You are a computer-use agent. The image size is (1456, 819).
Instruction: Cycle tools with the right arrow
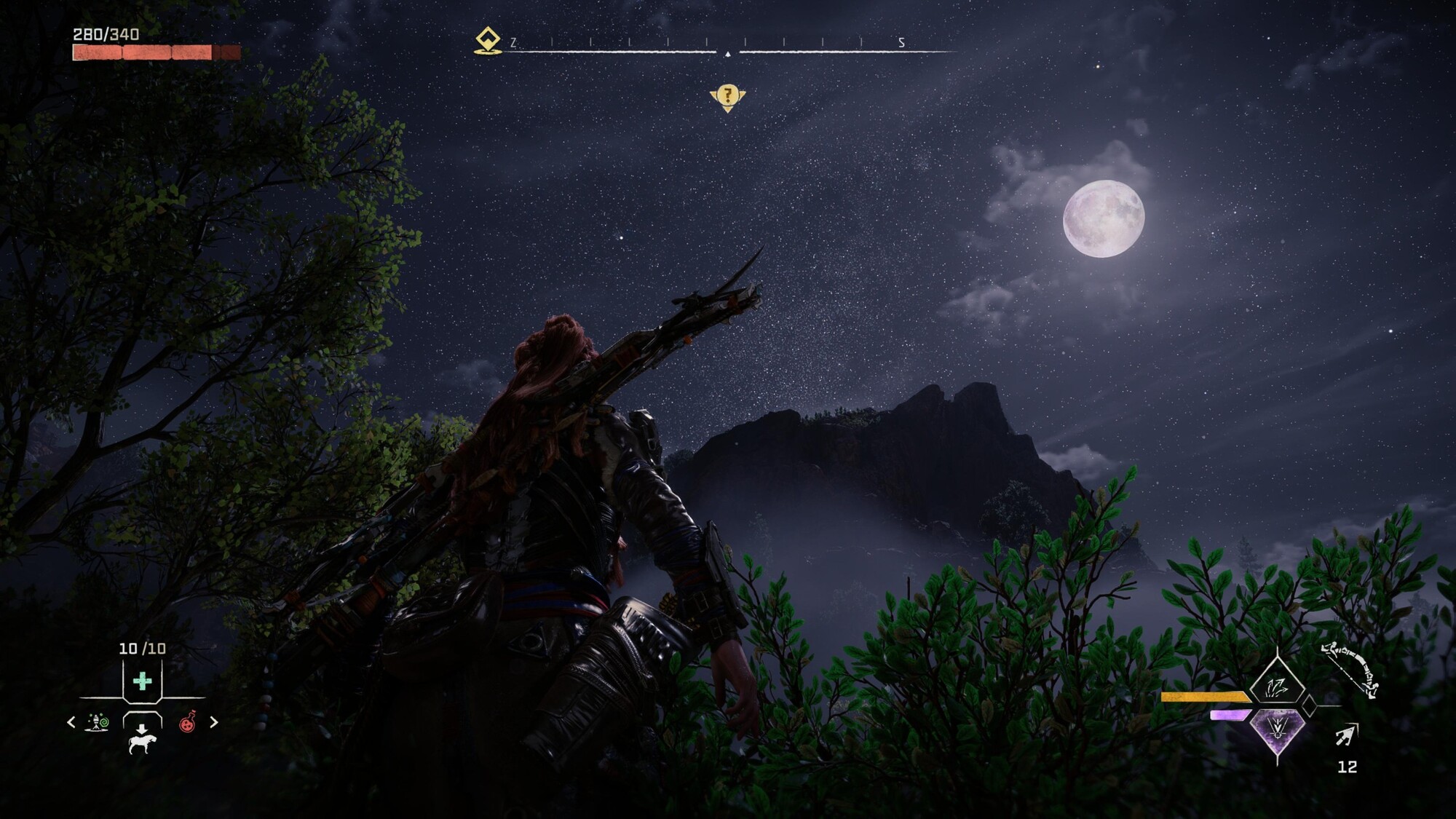pyautogui.click(x=214, y=722)
